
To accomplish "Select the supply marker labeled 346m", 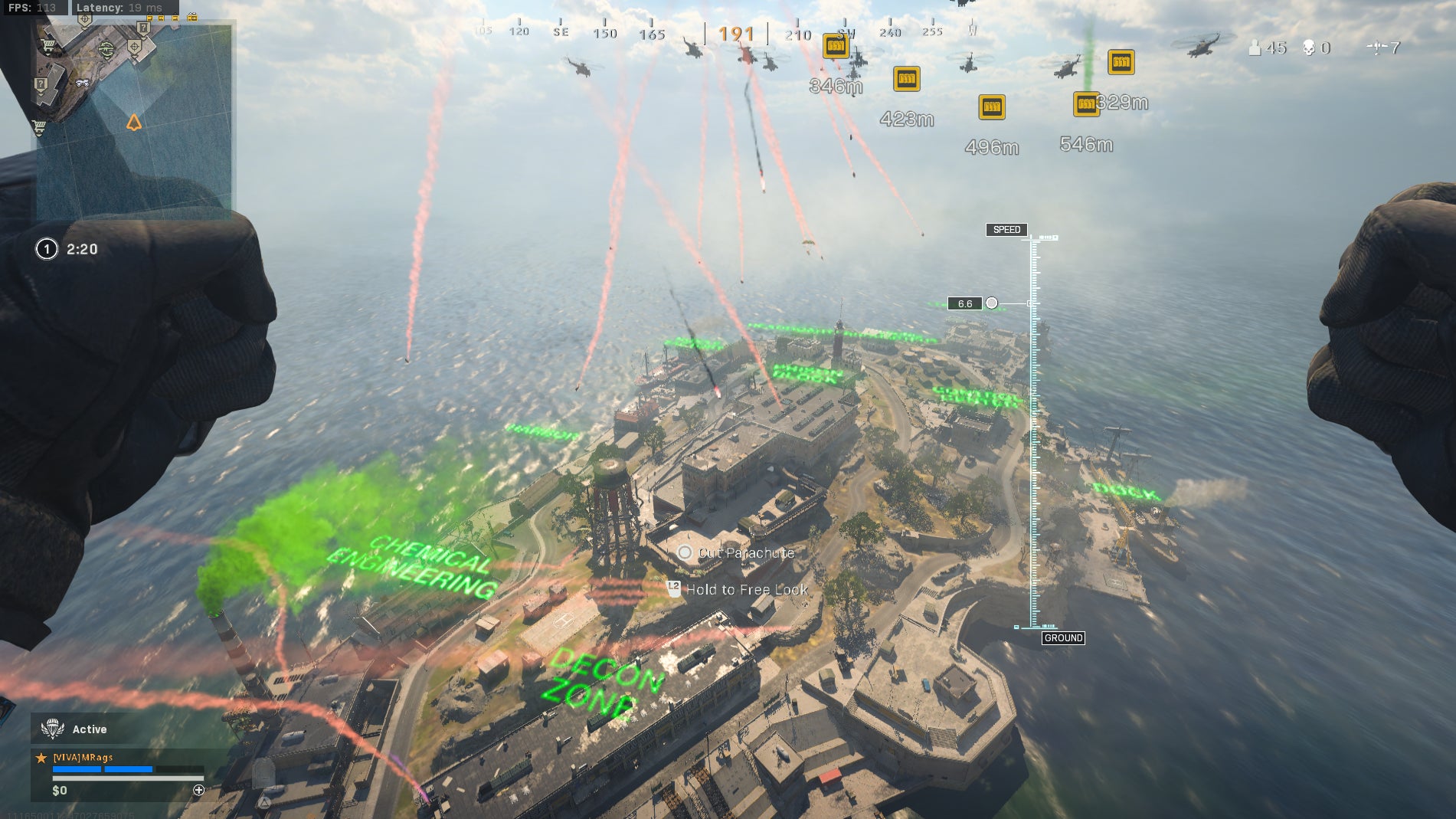I will tap(836, 47).
